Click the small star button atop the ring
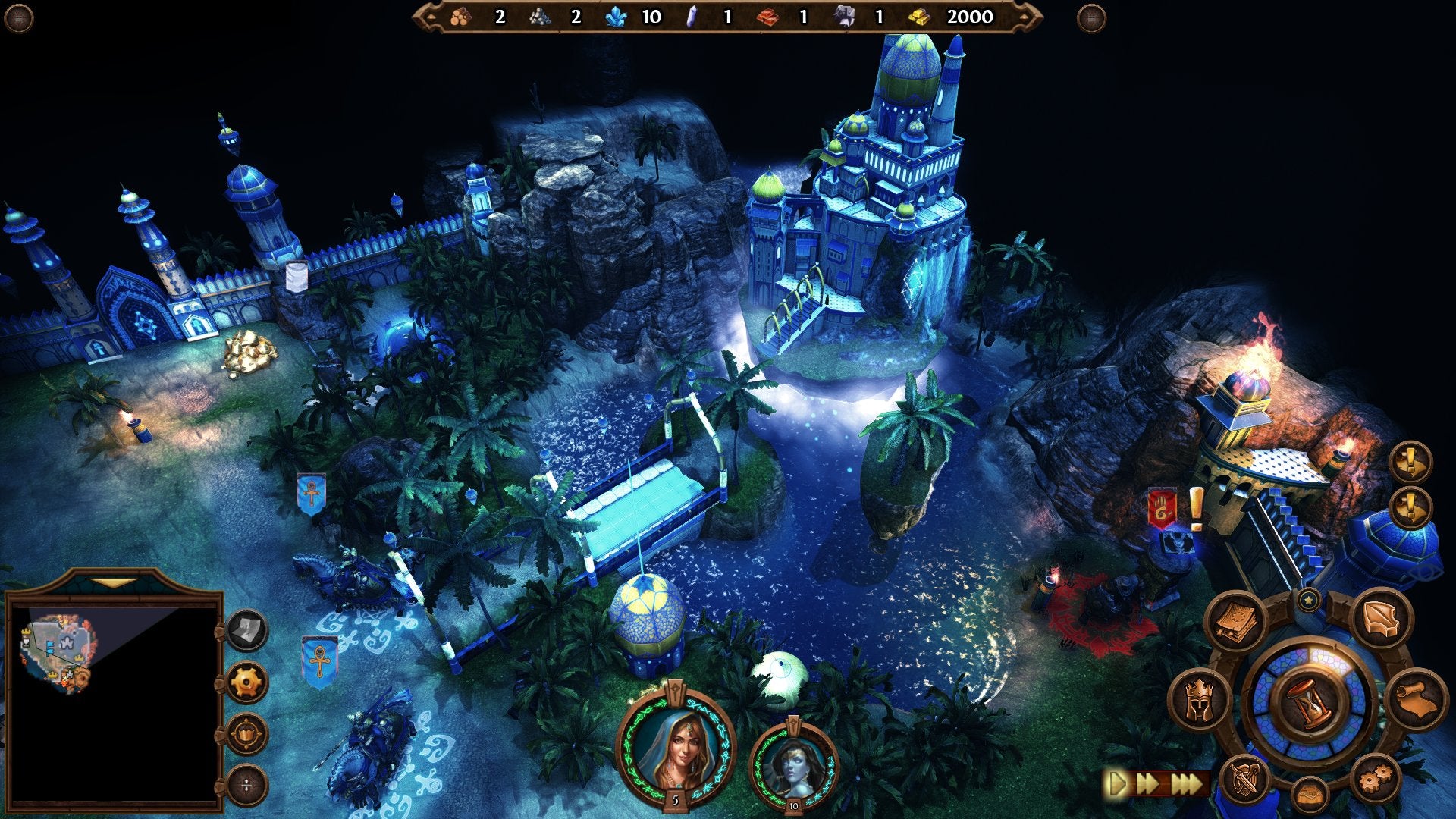 click(x=1308, y=601)
